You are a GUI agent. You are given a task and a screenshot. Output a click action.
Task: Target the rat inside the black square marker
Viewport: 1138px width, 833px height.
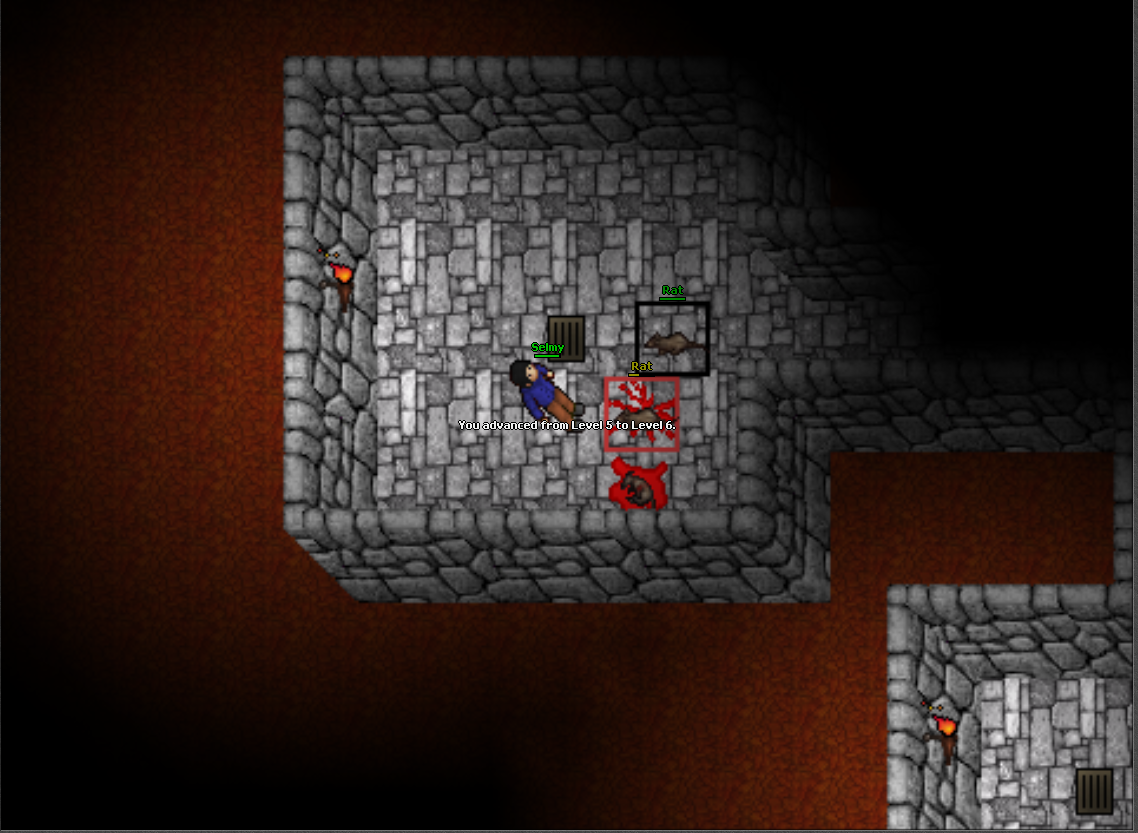672,340
